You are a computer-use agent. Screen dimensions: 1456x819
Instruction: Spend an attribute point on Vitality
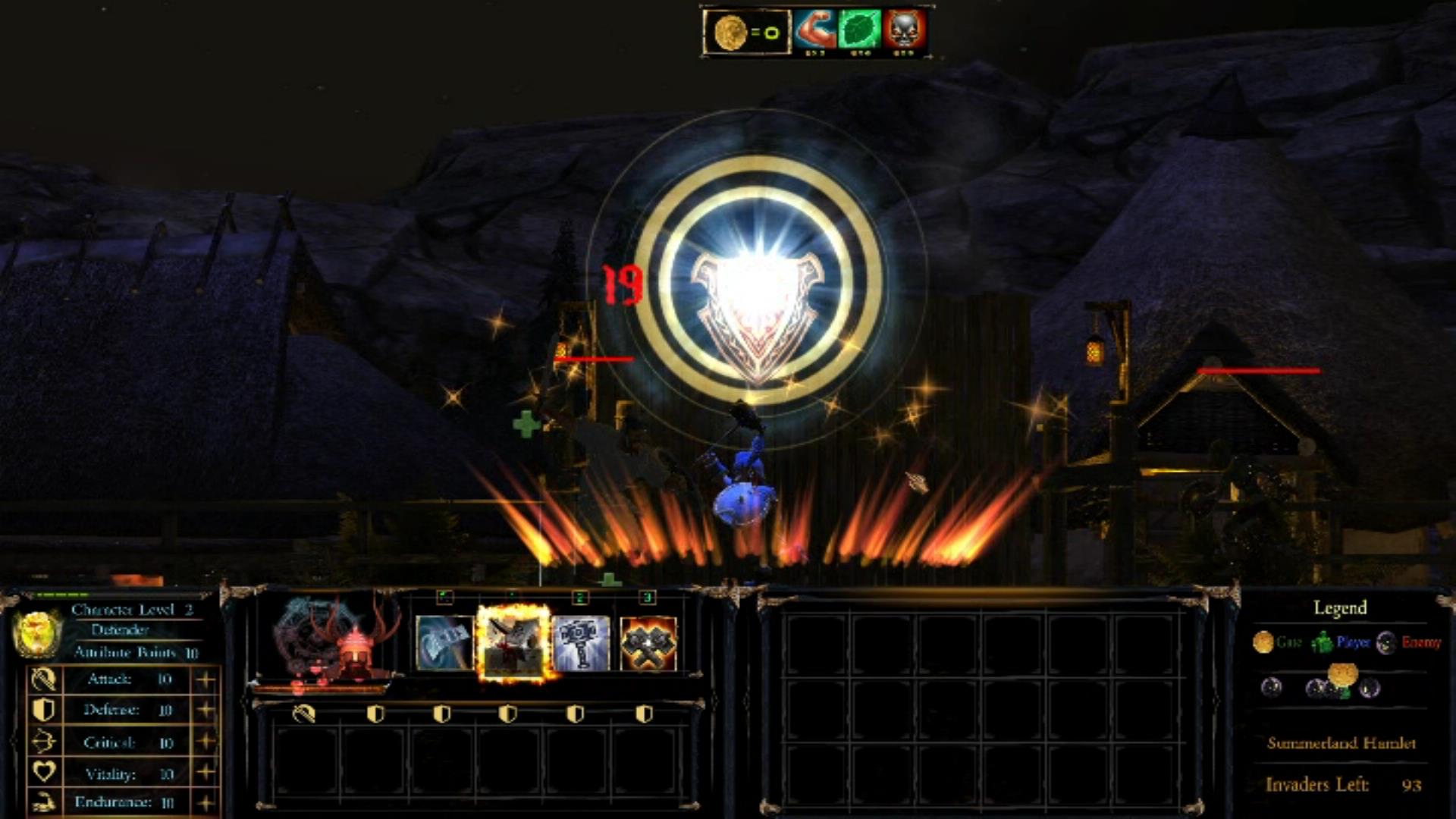[205, 773]
